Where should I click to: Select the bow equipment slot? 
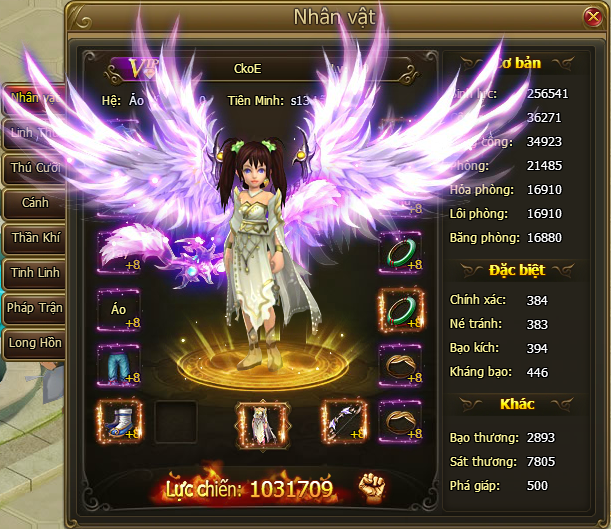pos(342,421)
